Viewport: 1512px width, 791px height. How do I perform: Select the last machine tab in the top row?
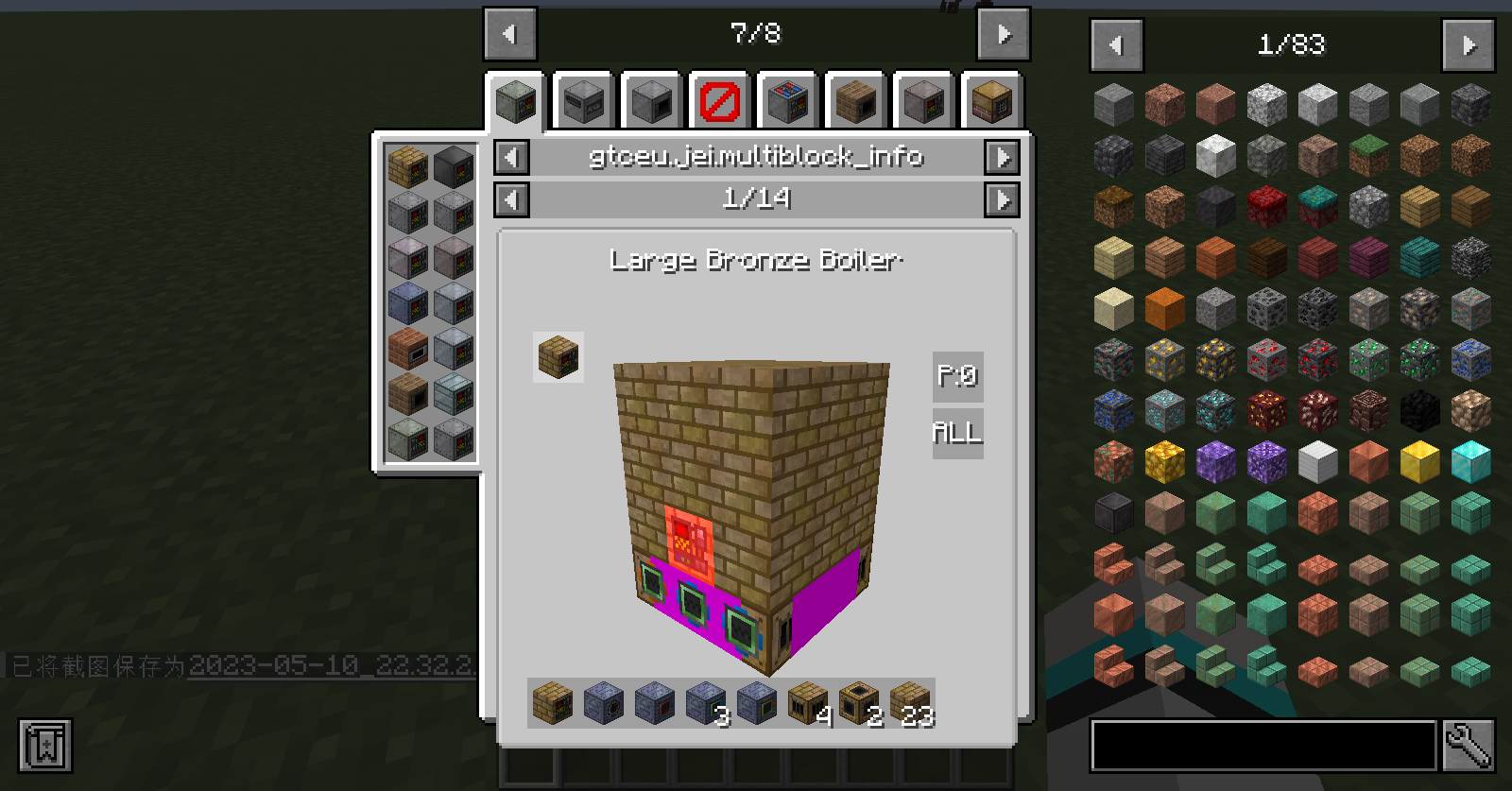[x=991, y=100]
